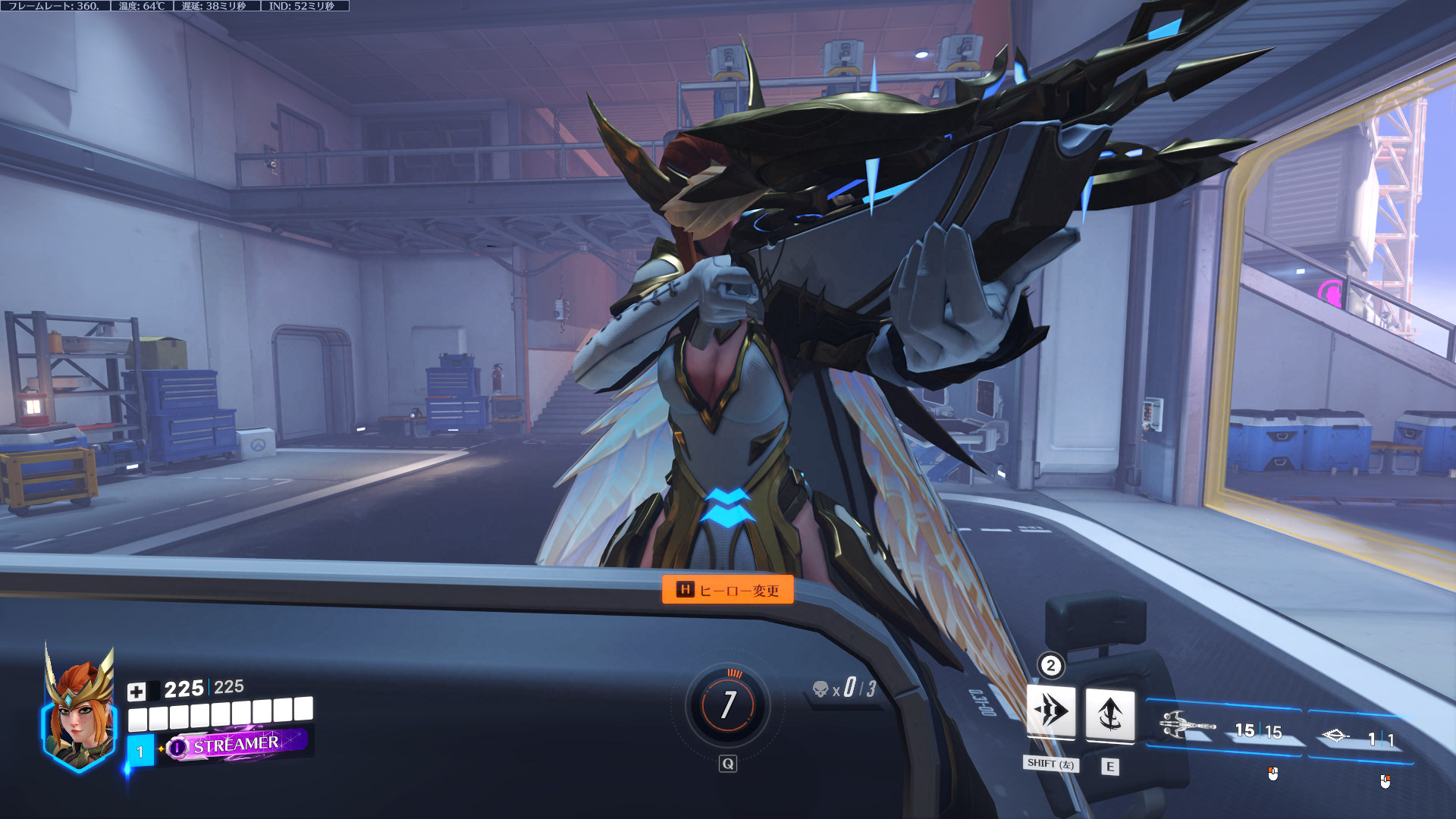Open the orange hero change prompt

728,589
